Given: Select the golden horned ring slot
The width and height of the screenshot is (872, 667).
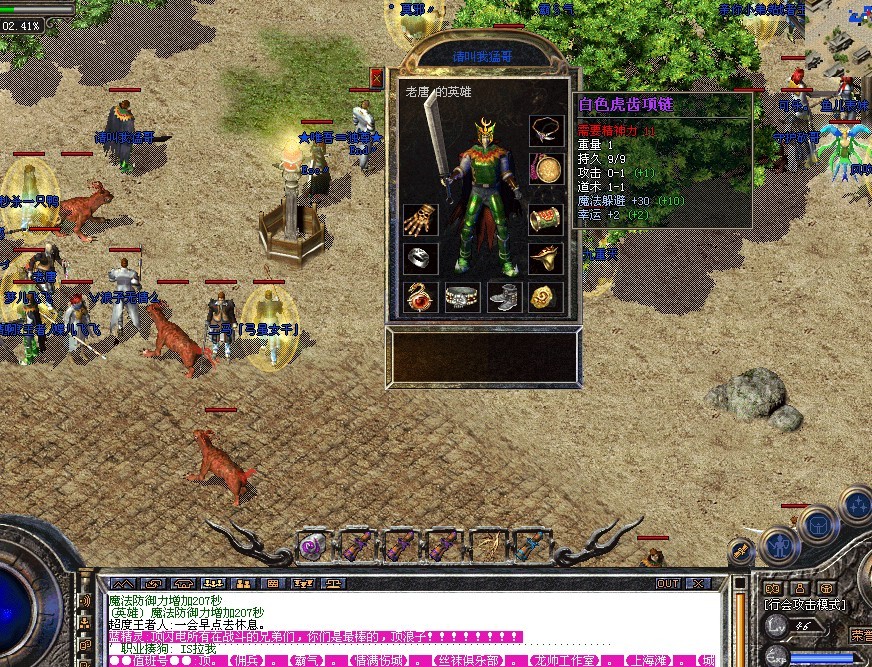Looking at the screenshot, I should (545, 258).
